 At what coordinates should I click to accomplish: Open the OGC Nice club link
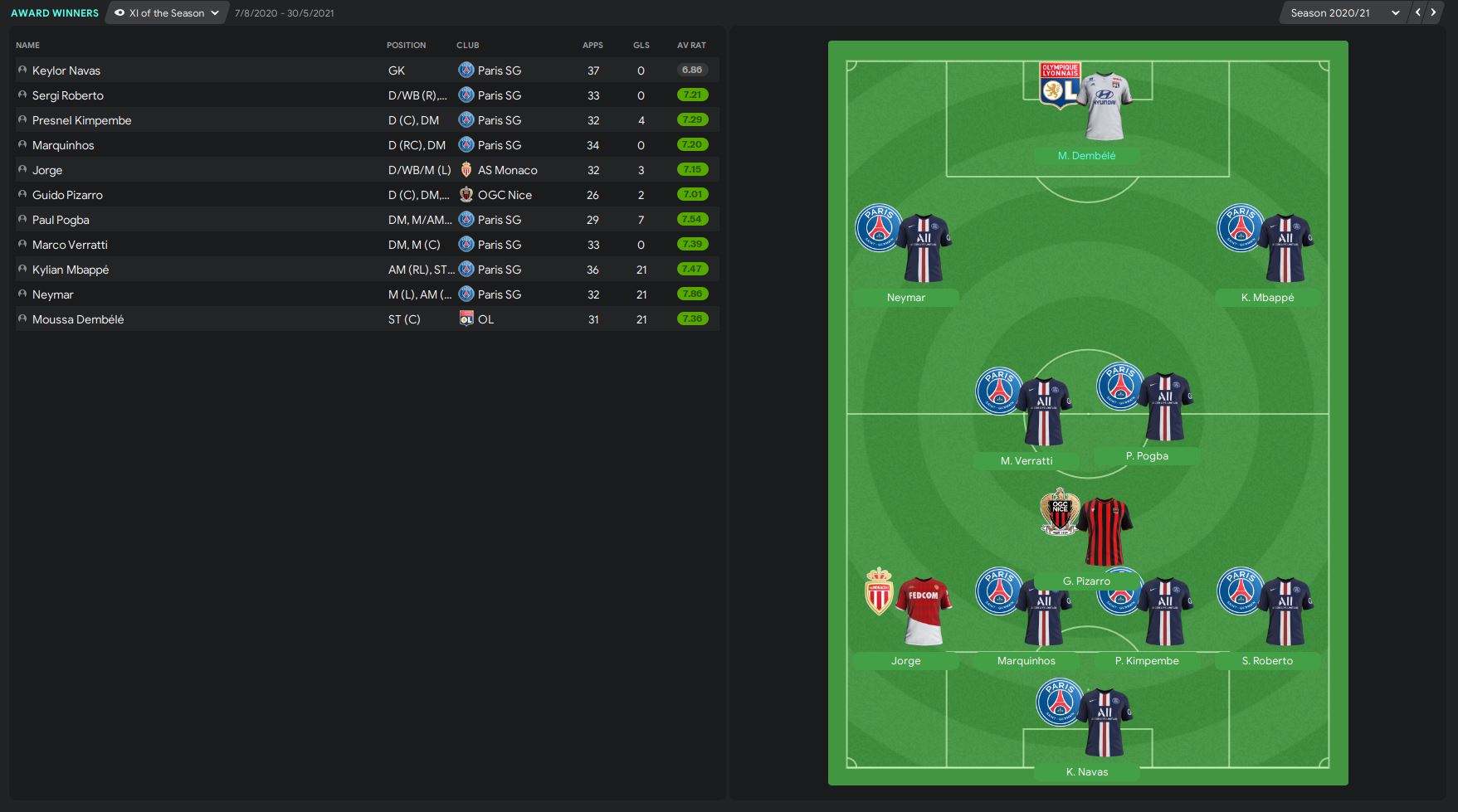coord(505,195)
